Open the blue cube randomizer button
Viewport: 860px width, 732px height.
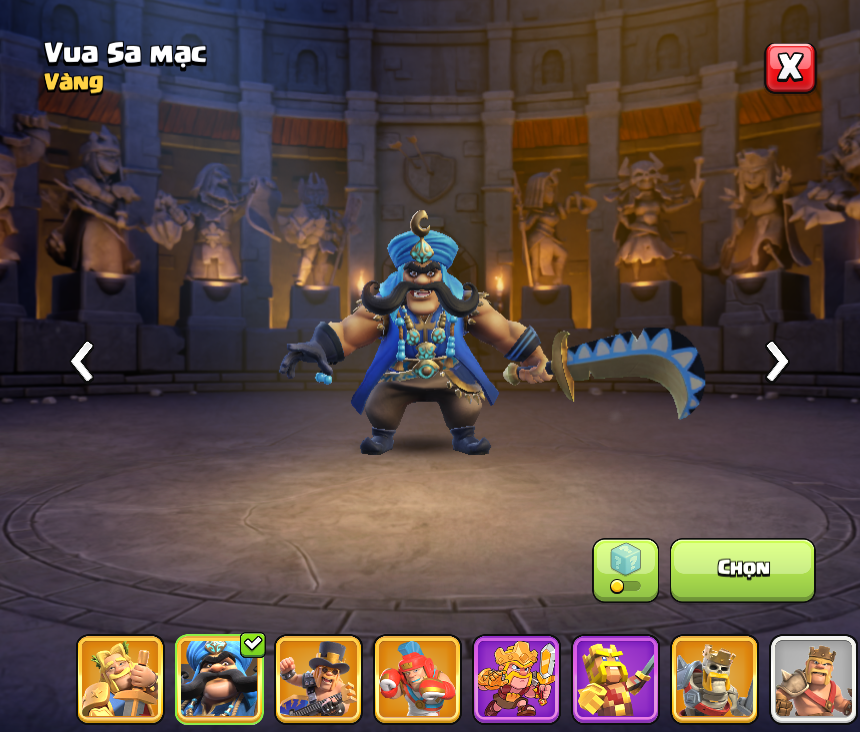coord(625,570)
